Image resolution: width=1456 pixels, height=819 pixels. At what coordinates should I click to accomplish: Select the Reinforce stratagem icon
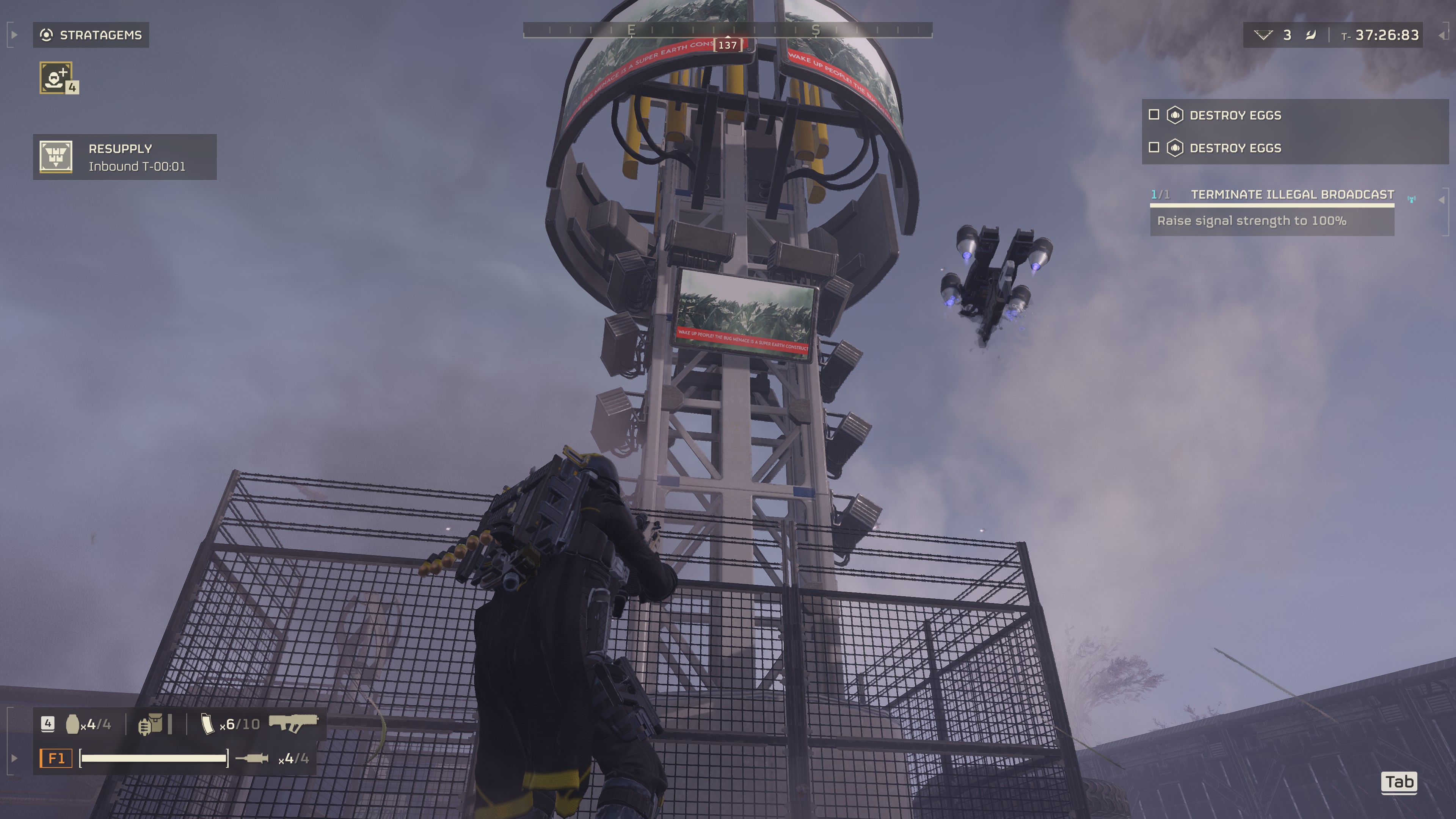56,77
